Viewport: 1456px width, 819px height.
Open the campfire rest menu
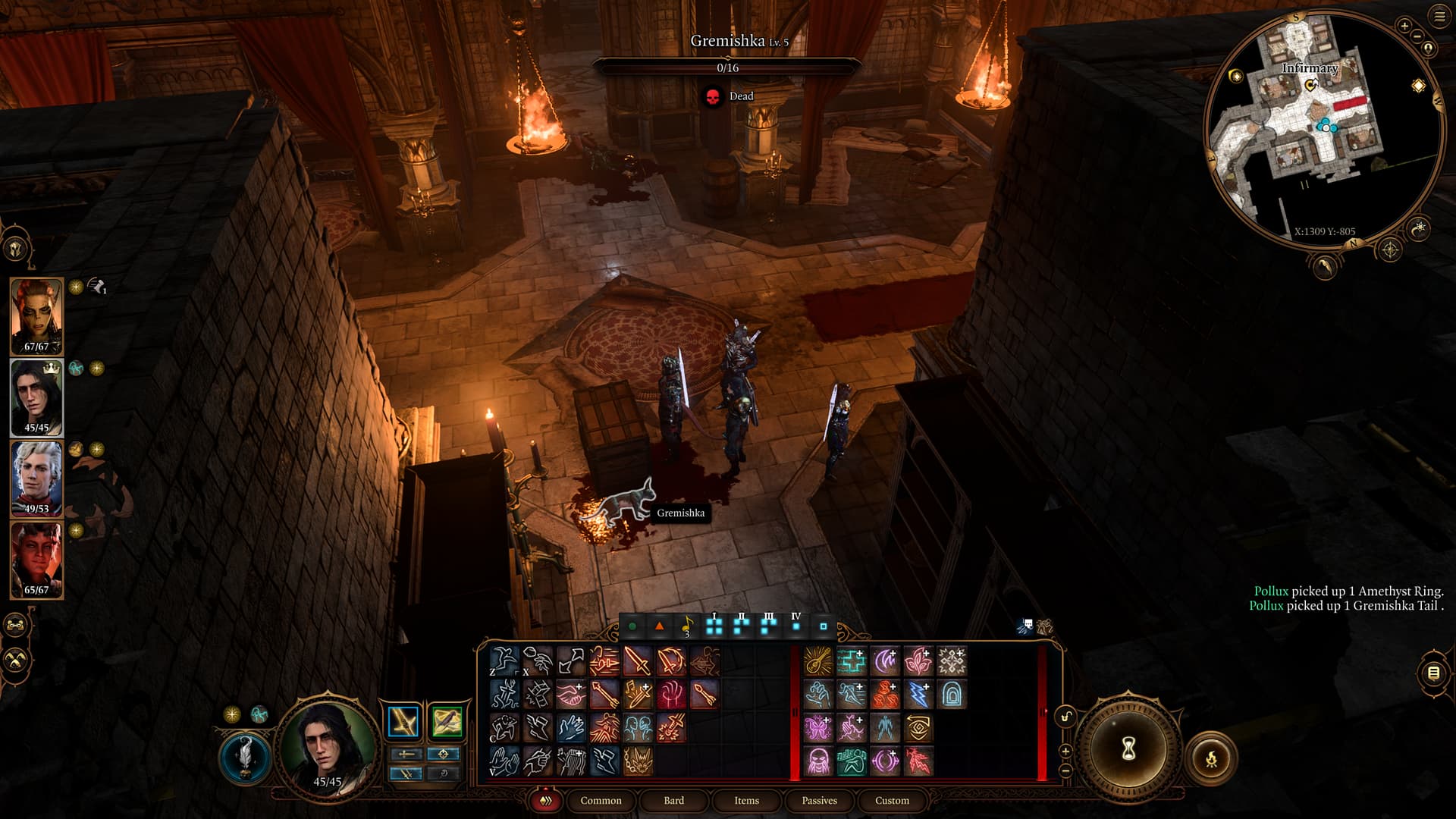[1211, 758]
